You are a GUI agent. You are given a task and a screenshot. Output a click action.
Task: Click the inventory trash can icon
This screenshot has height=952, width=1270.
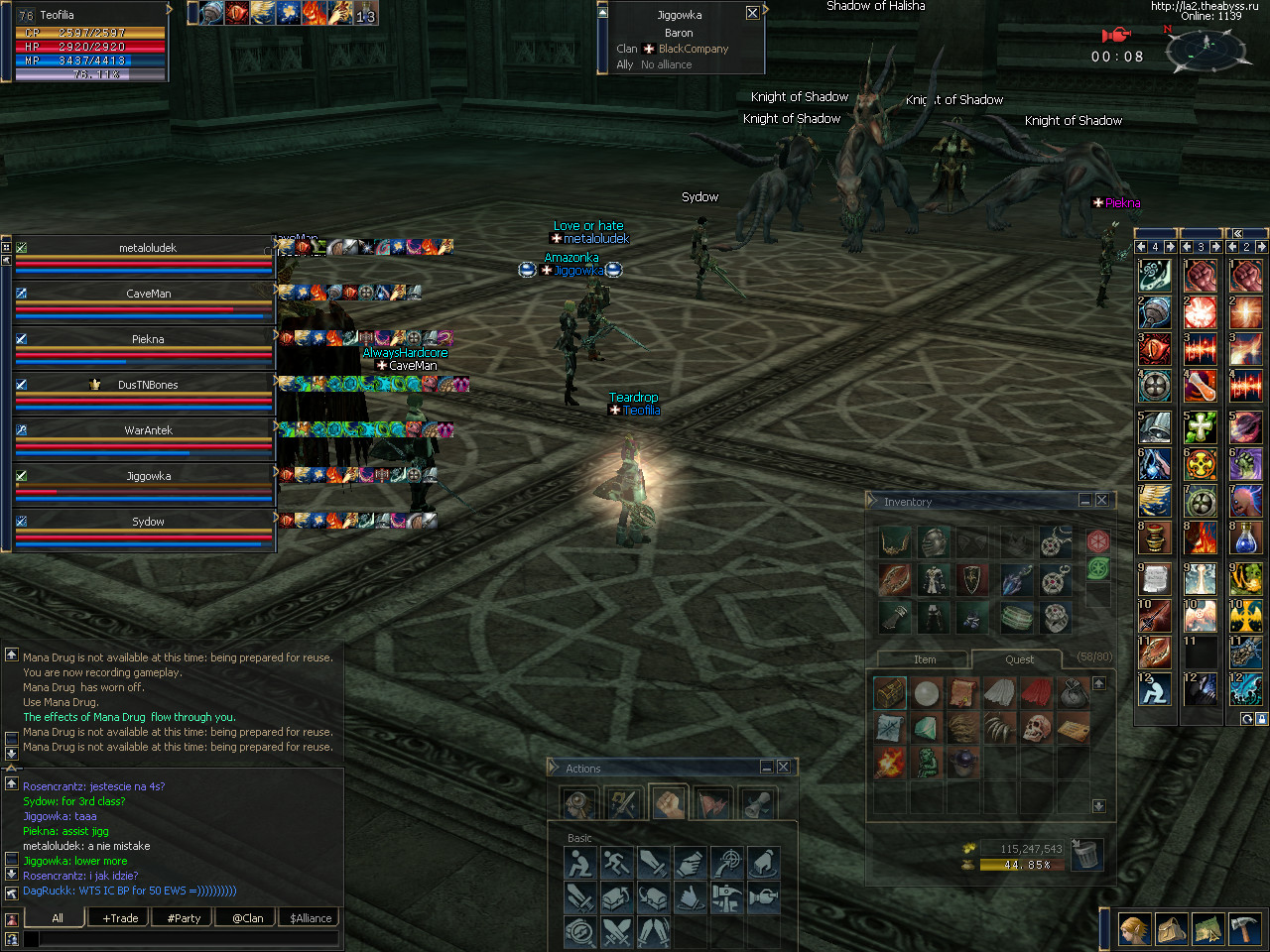point(1087,854)
